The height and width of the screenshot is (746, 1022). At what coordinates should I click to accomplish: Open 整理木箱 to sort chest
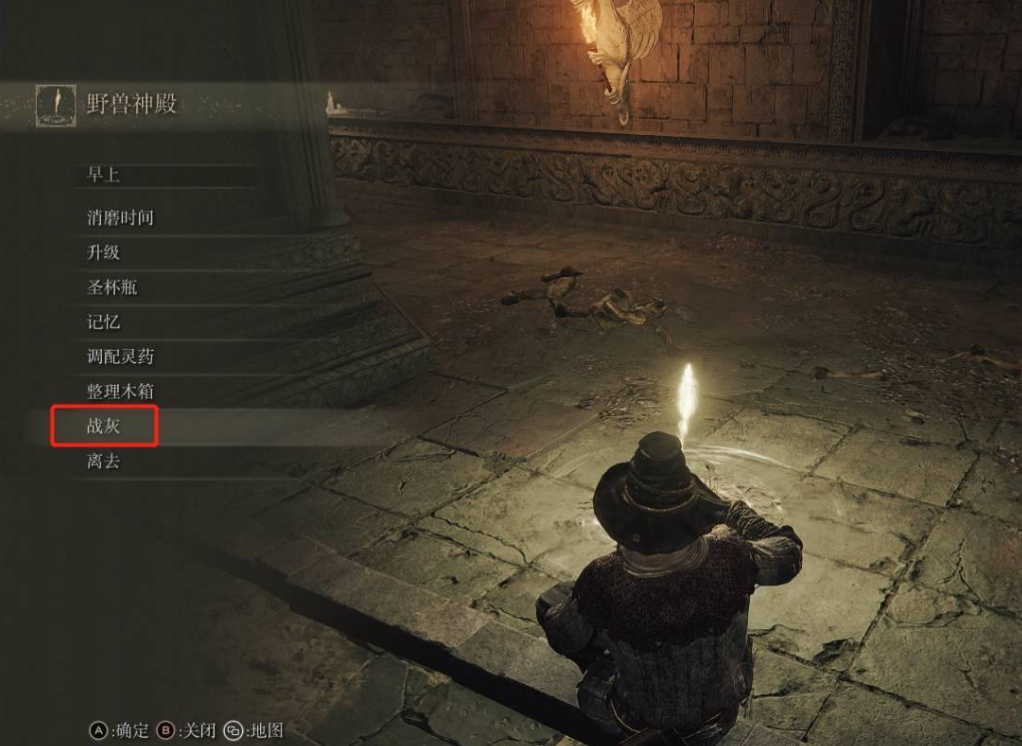coord(120,392)
